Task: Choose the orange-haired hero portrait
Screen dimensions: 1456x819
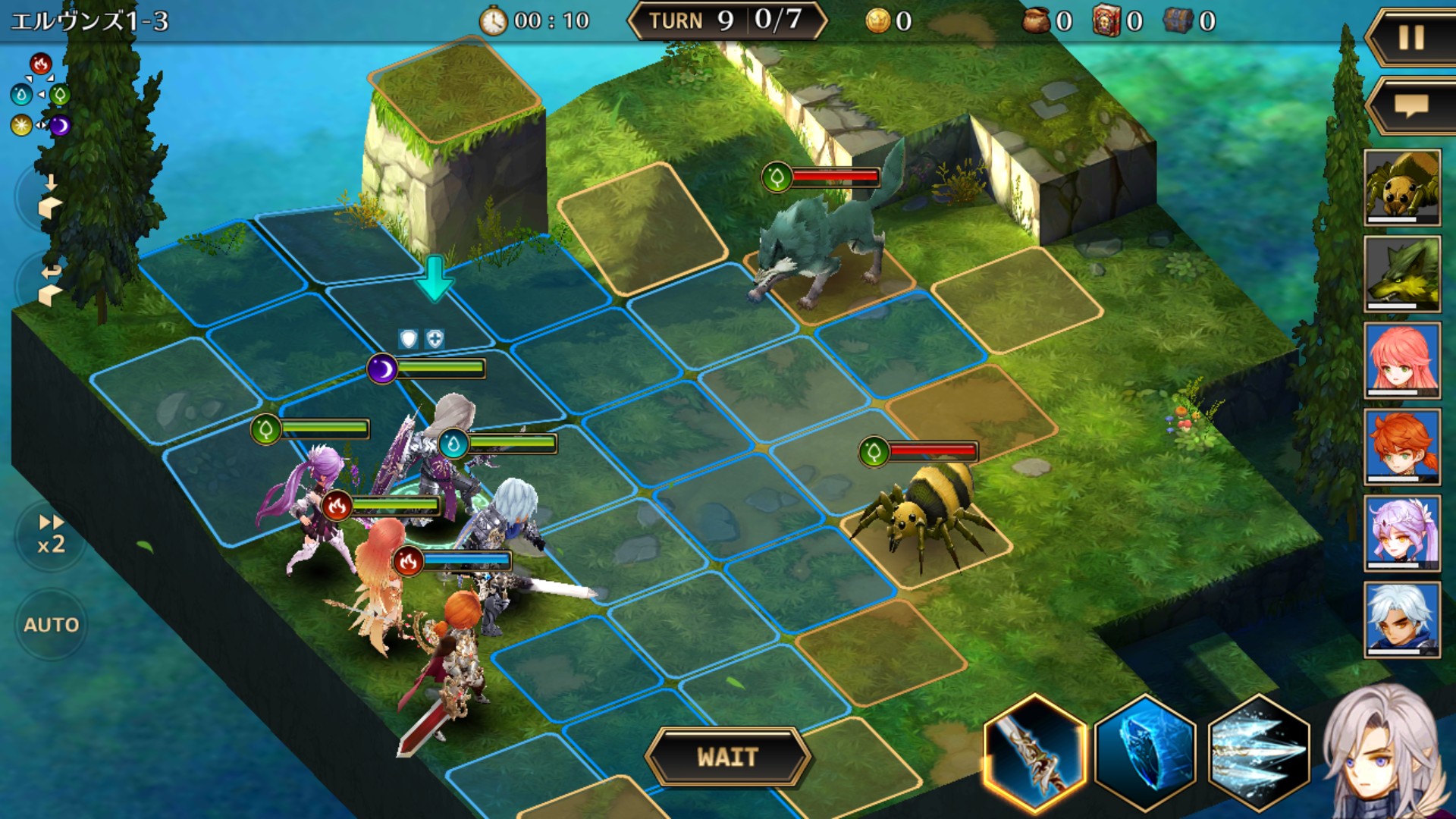Action: pyautogui.click(x=1402, y=447)
